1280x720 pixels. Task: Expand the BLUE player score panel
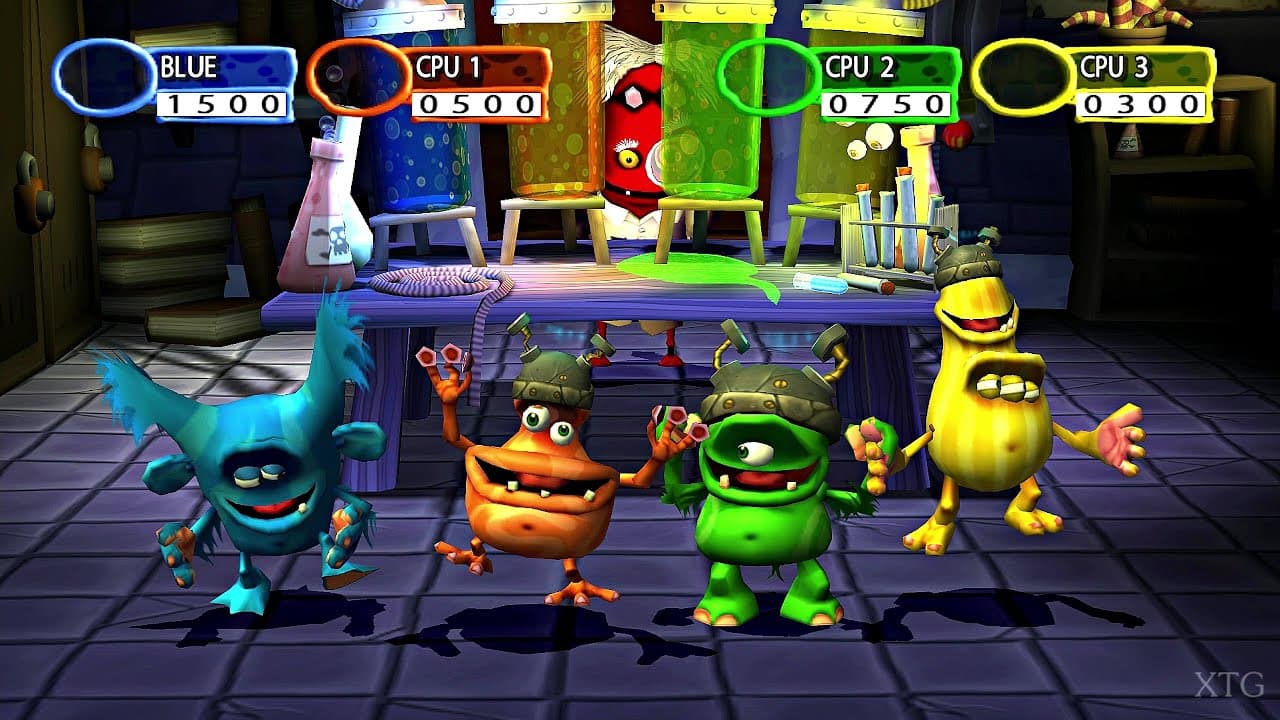(x=220, y=85)
